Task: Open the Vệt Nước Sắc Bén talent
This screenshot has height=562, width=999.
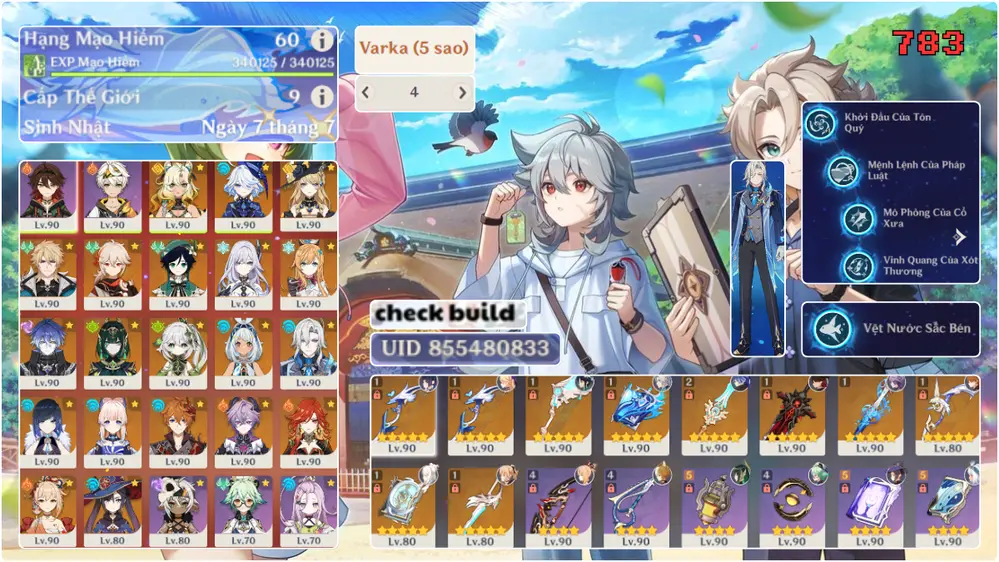Action: (x=890, y=329)
